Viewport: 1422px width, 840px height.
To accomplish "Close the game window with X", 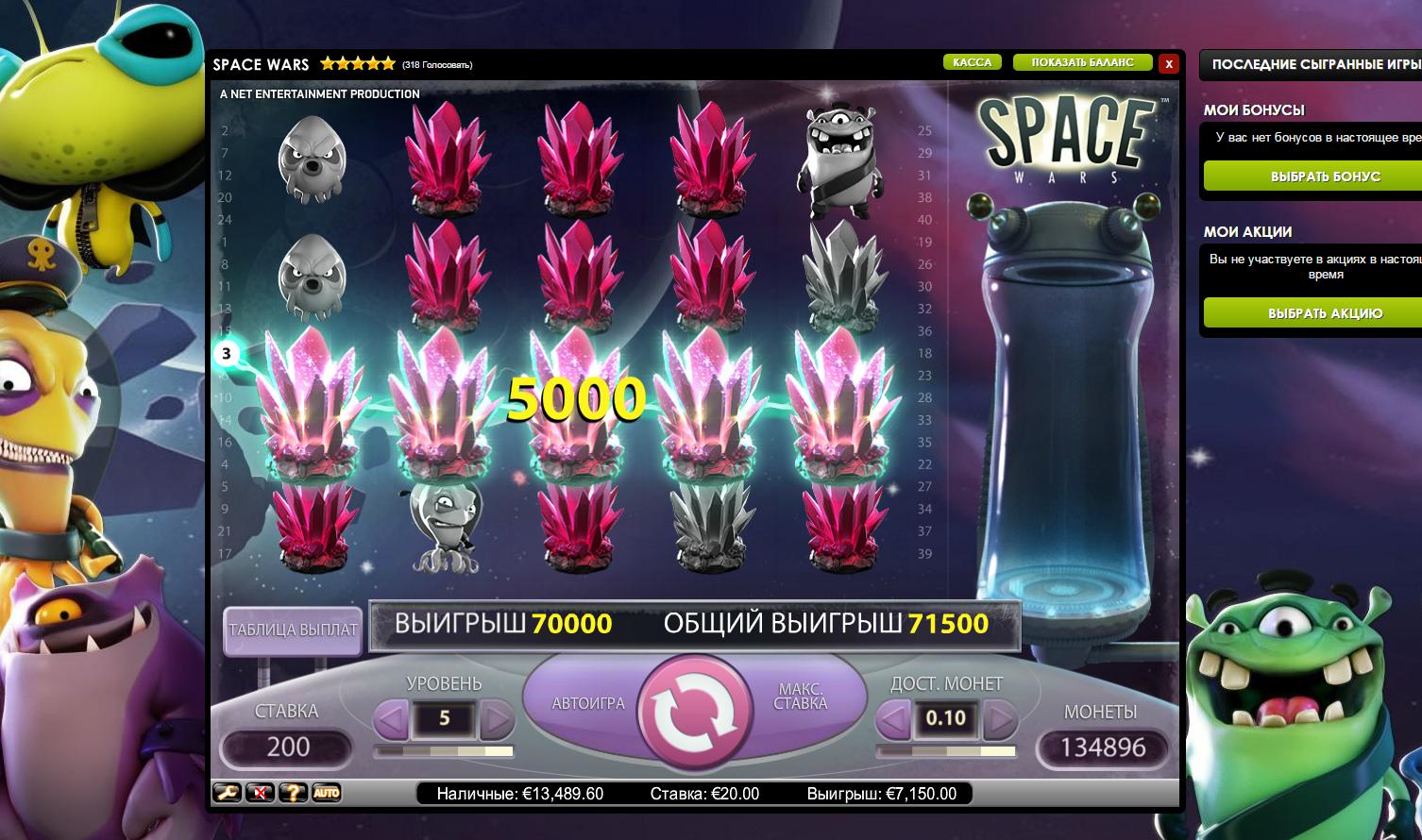I will [1169, 63].
